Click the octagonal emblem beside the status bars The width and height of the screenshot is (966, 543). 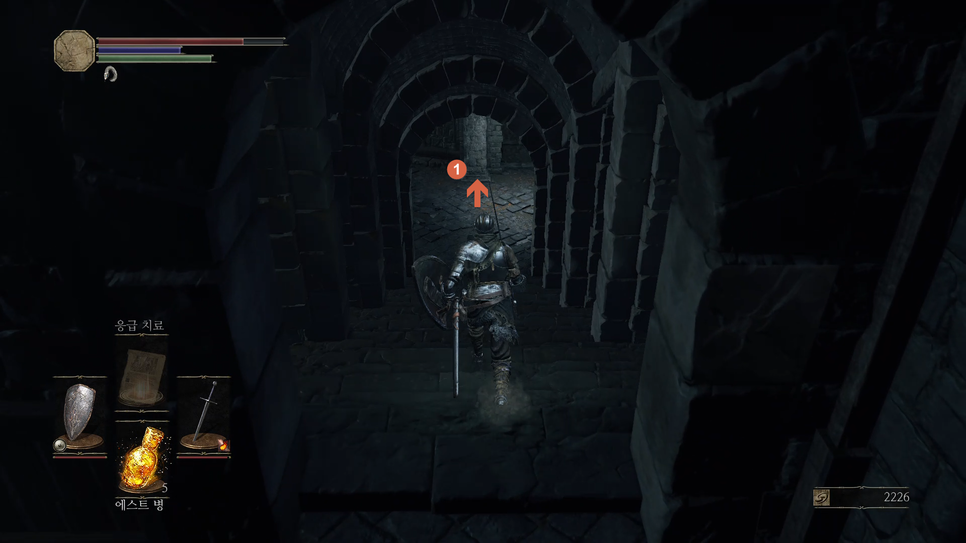(x=74, y=49)
